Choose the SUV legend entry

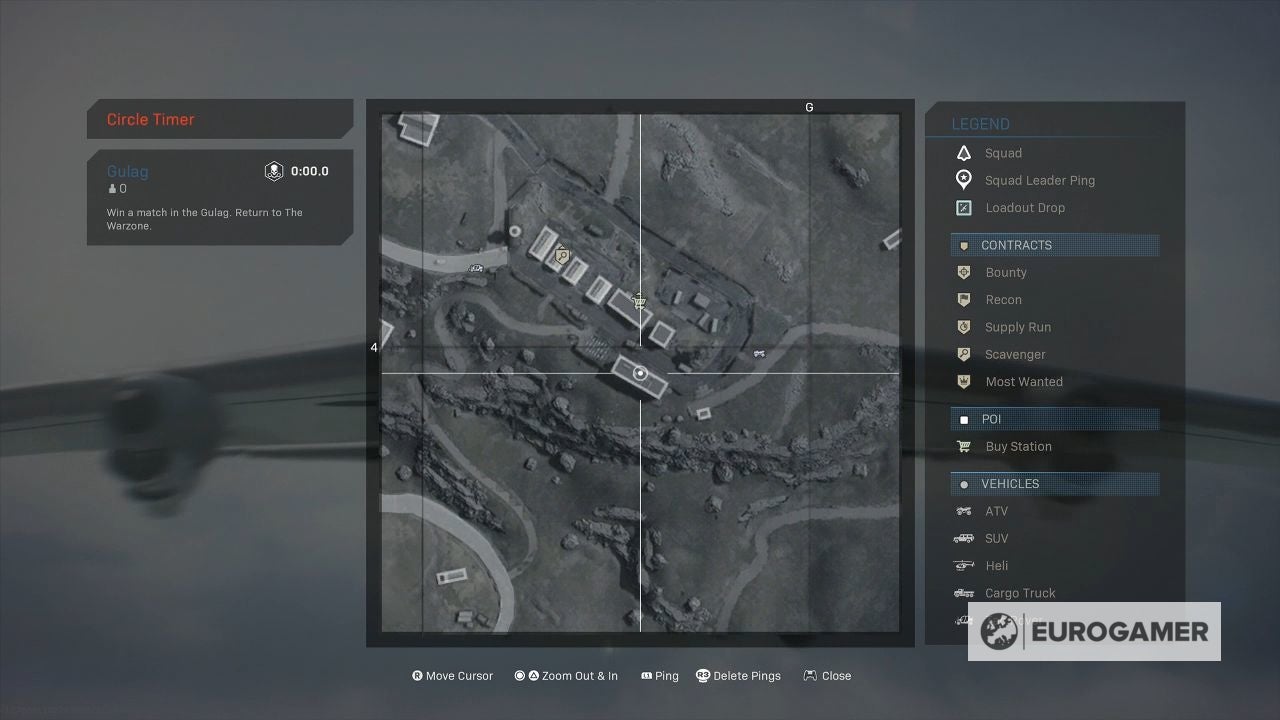coord(996,538)
